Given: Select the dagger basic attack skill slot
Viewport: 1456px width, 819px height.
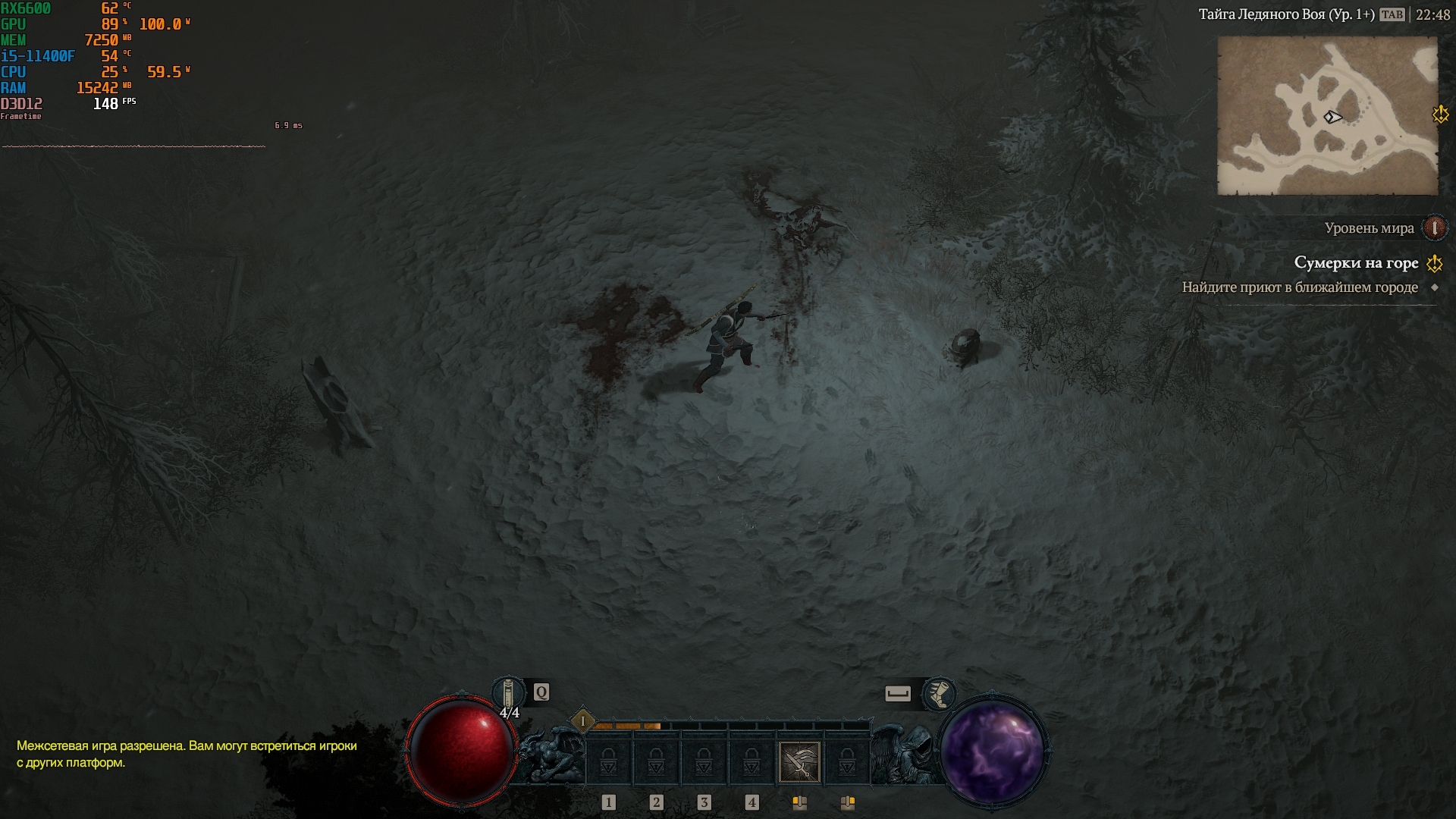Looking at the screenshot, I should (x=799, y=761).
